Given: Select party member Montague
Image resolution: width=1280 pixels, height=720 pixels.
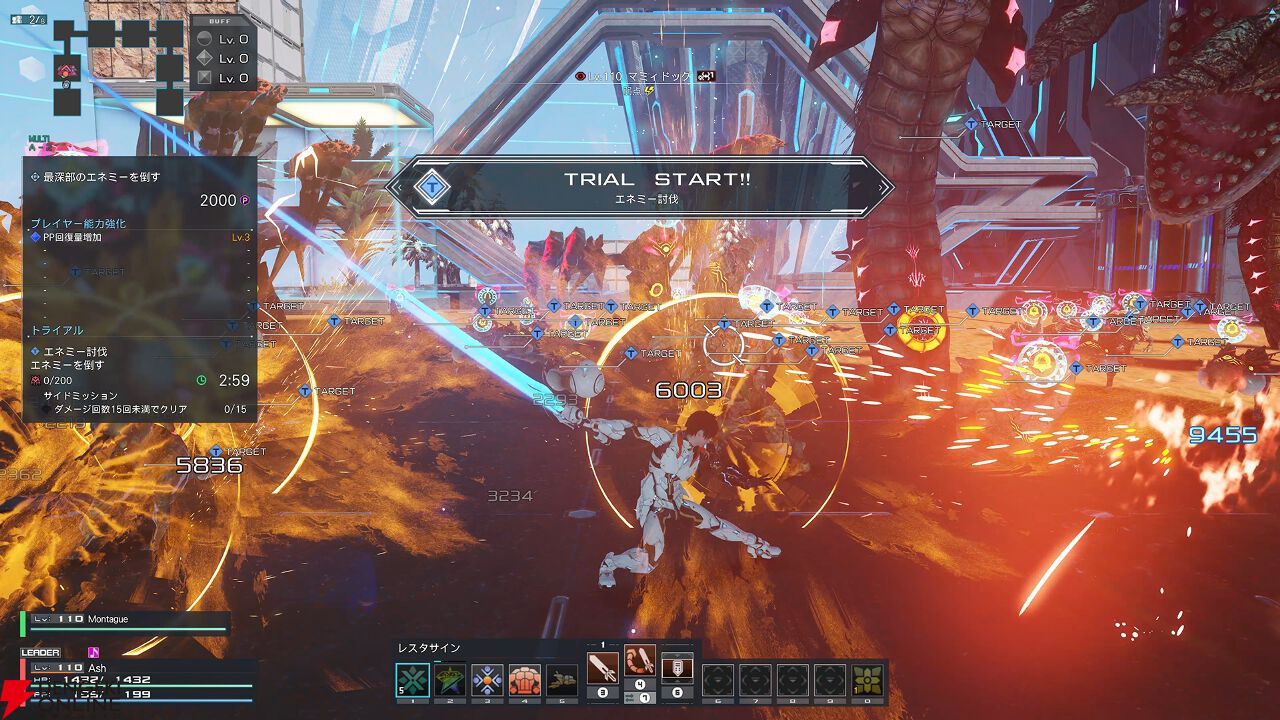Looking at the screenshot, I should (125, 622).
